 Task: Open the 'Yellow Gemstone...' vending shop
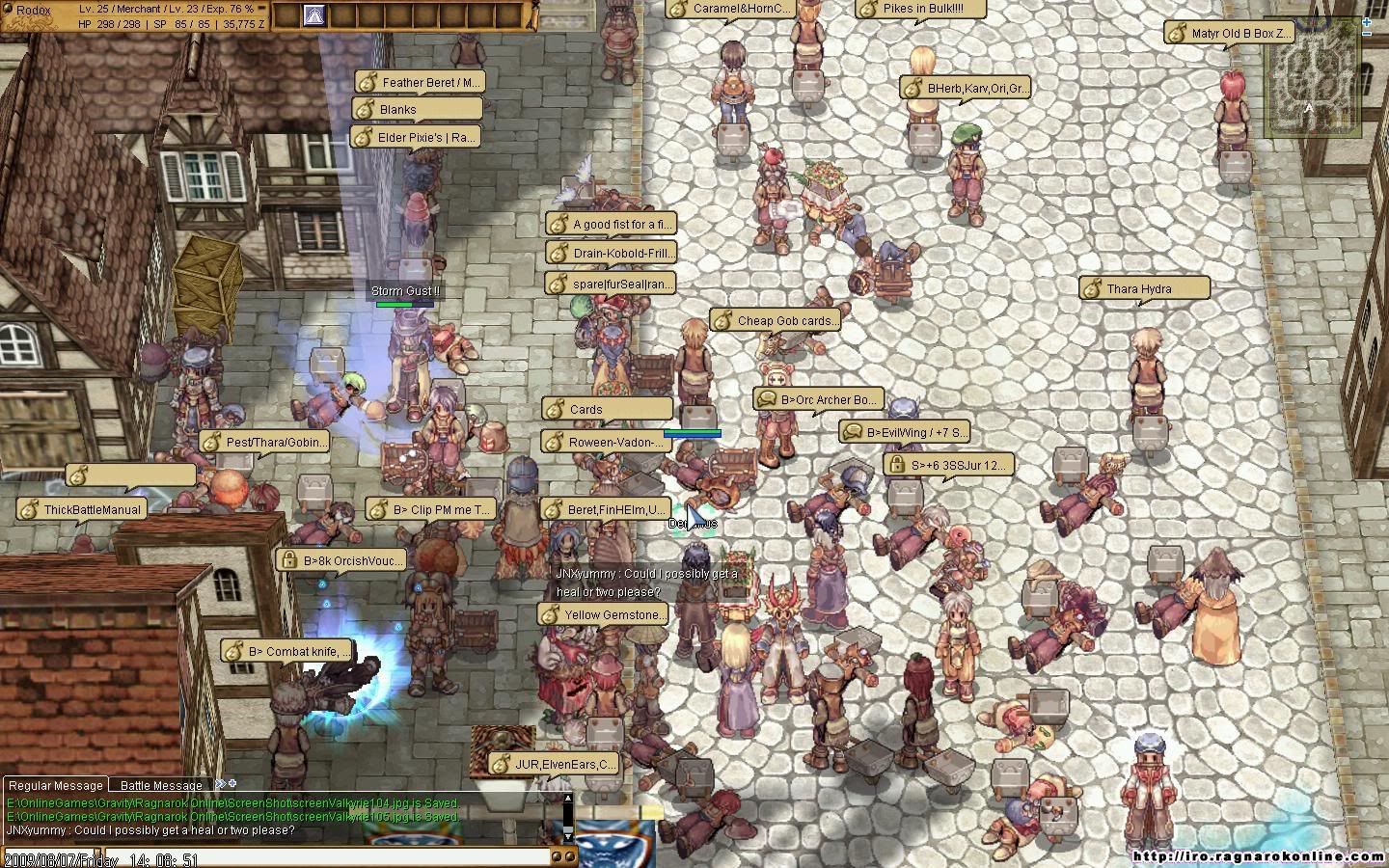click(x=604, y=614)
